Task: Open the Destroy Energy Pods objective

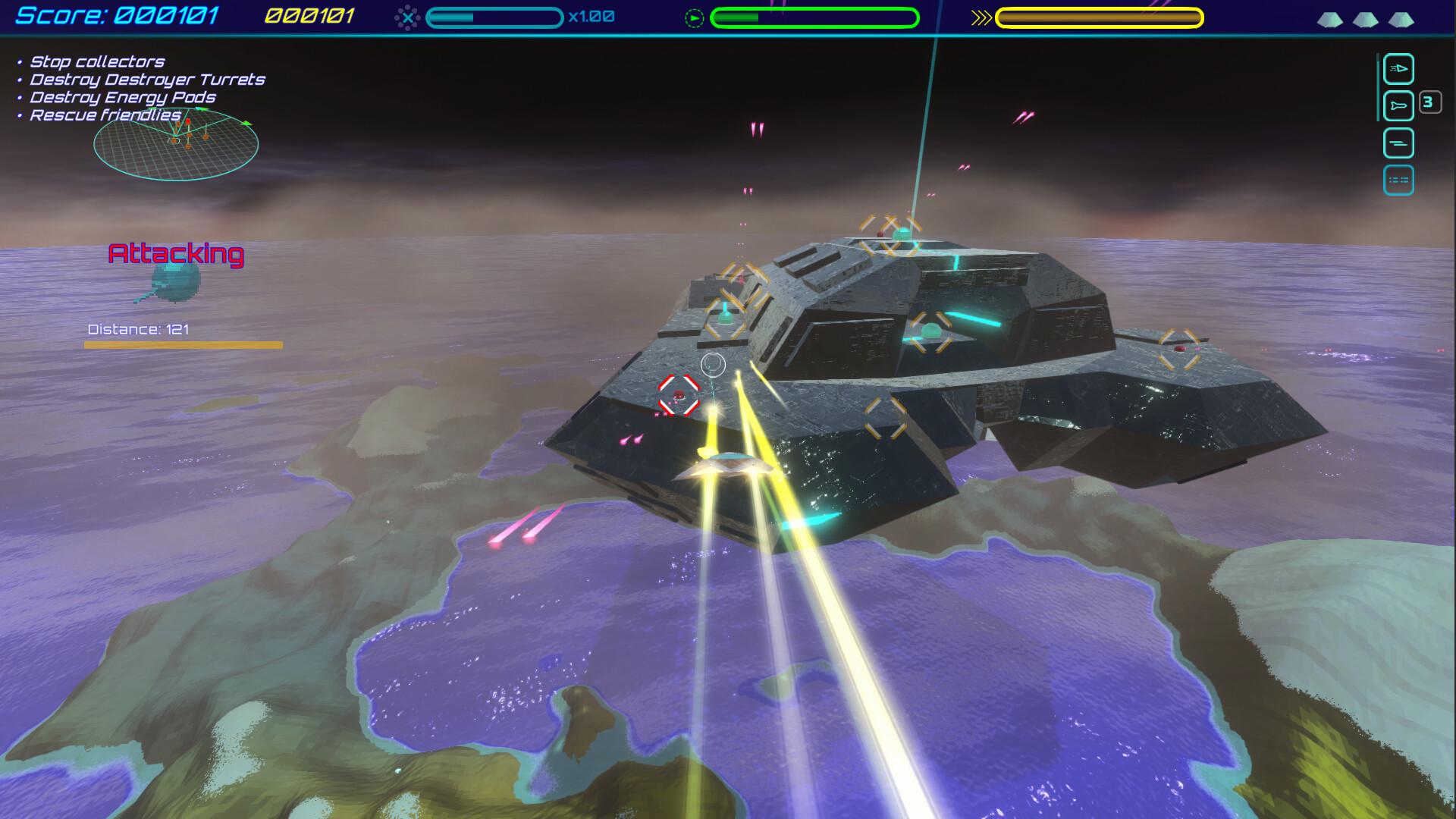Action: tap(121, 97)
